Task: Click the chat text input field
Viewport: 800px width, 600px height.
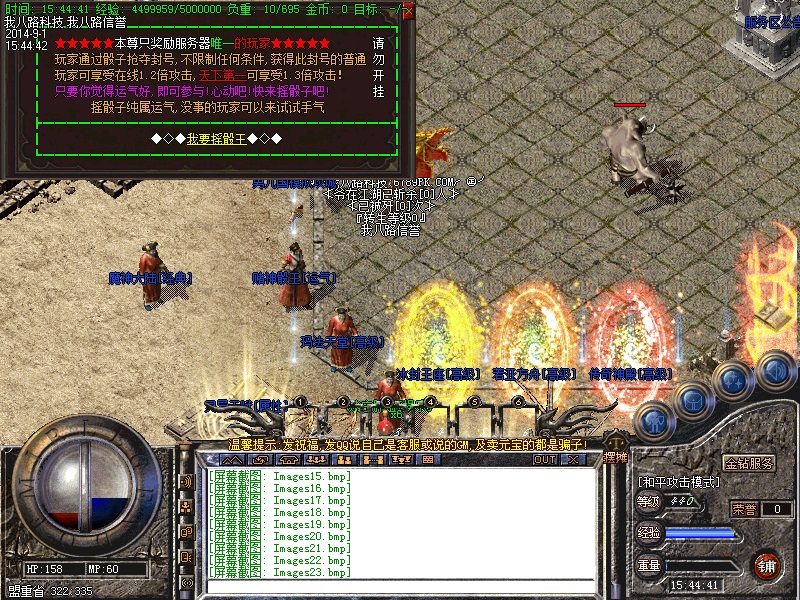Action: [400, 585]
